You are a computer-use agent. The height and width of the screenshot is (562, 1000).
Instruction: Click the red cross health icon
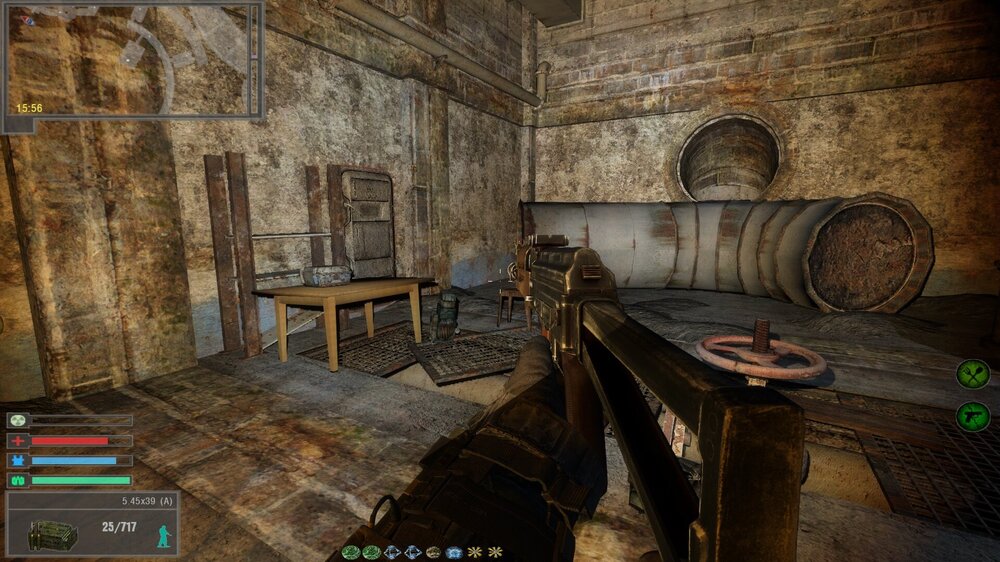coord(16,441)
